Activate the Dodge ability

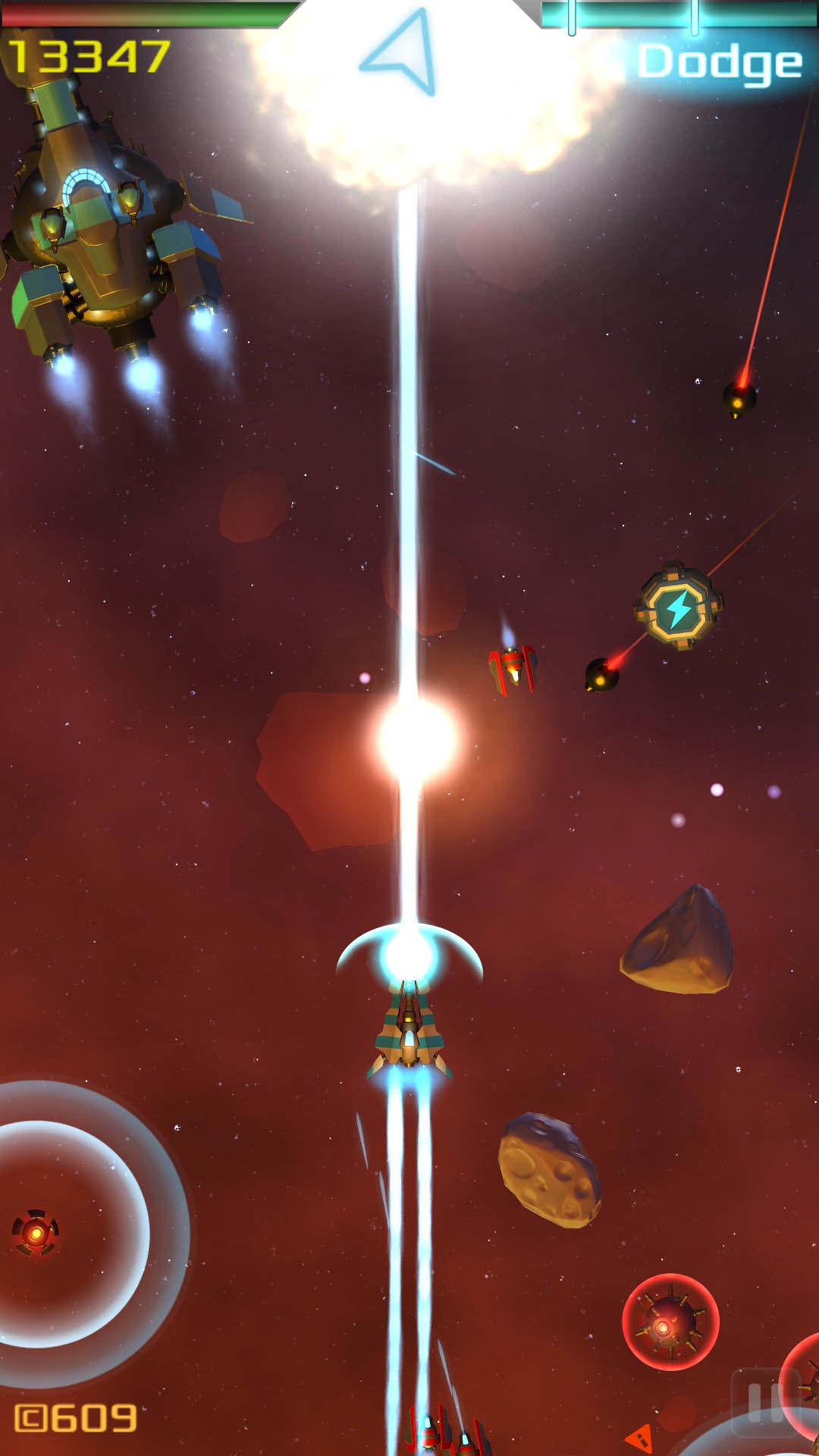coord(719,62)
